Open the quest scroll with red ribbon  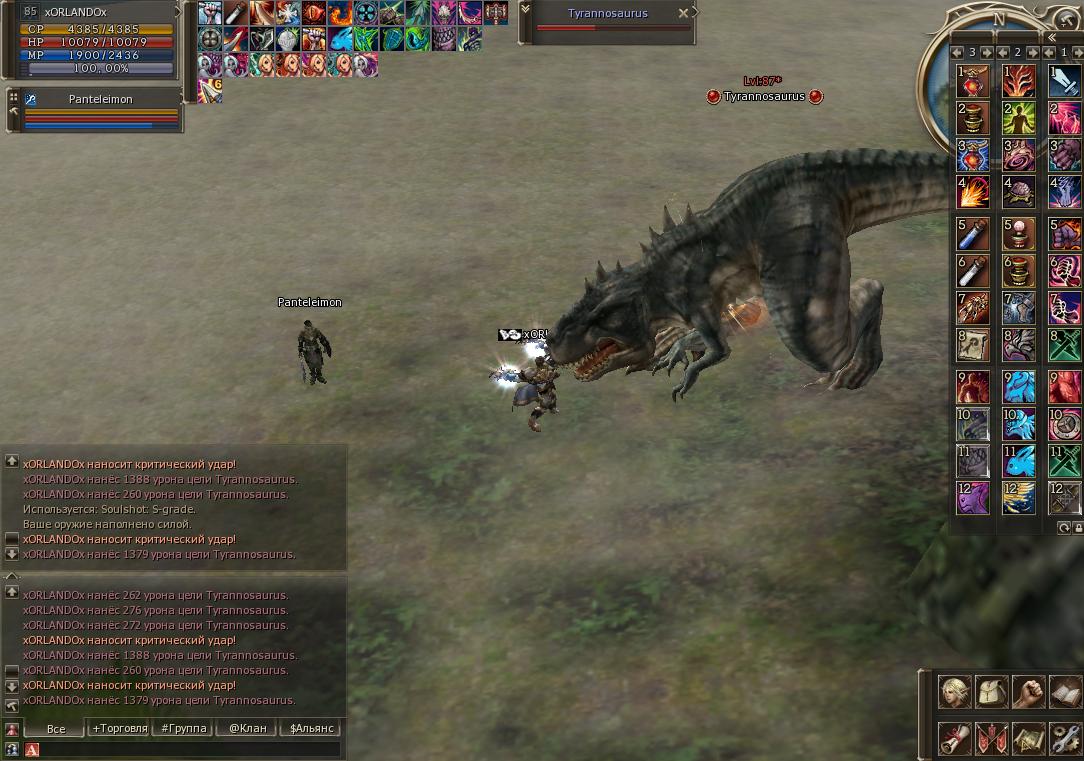pyautogui.click(x=955, y=739)
